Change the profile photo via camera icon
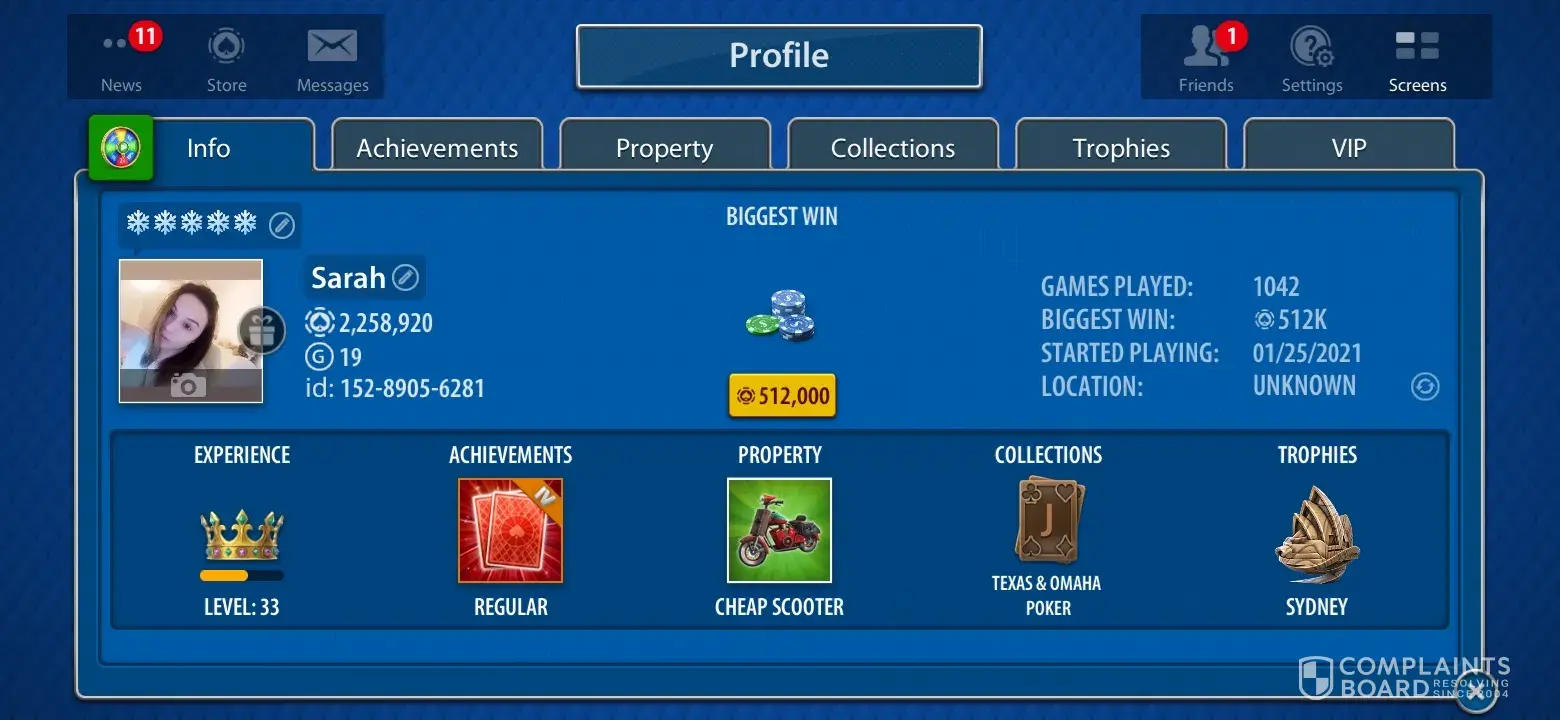The image size is (1560, 720). (188, 384)
